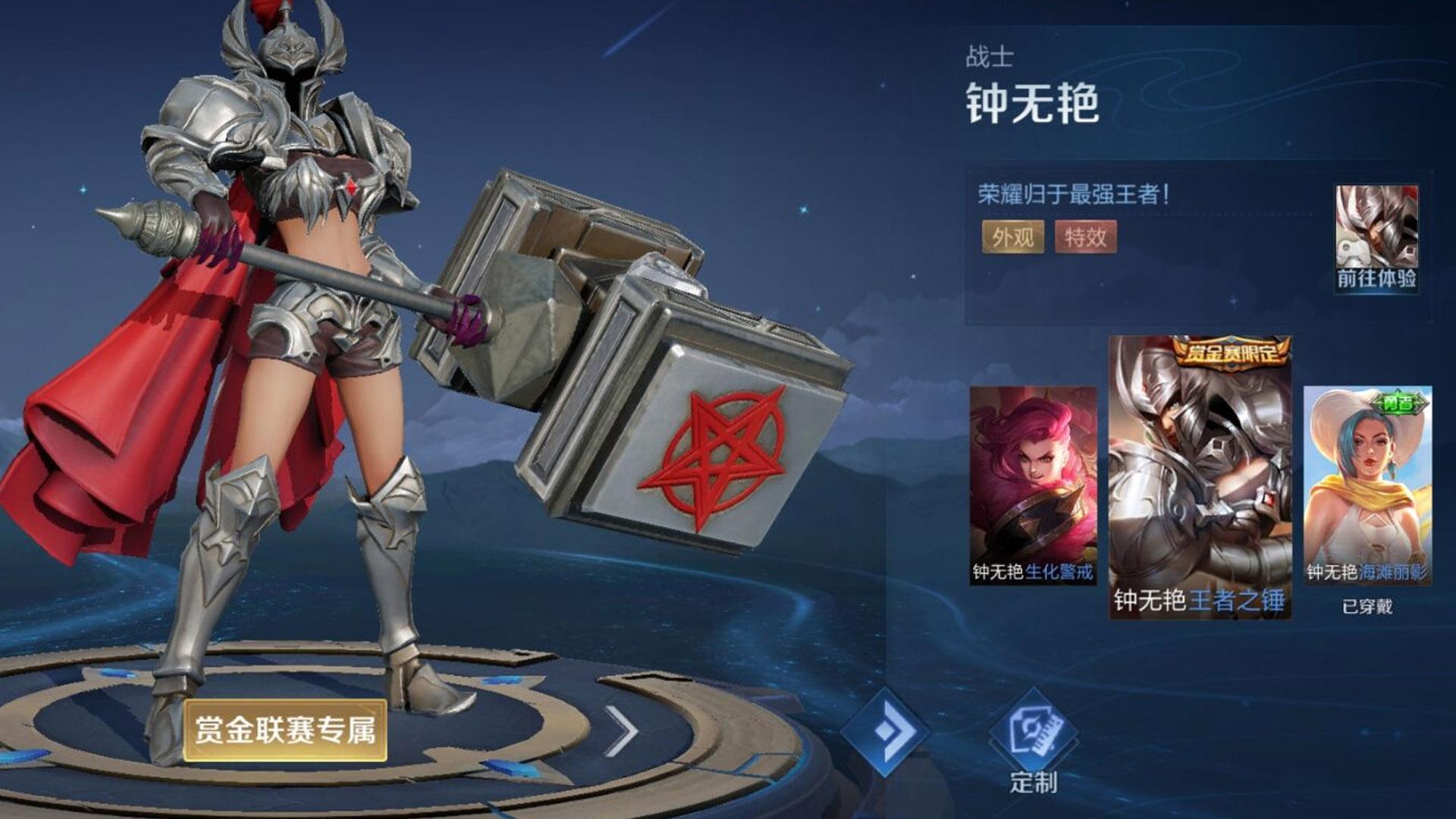Open the 定制 customization icon
The image size is (1456, 819).
click(x=1034, y=739)
